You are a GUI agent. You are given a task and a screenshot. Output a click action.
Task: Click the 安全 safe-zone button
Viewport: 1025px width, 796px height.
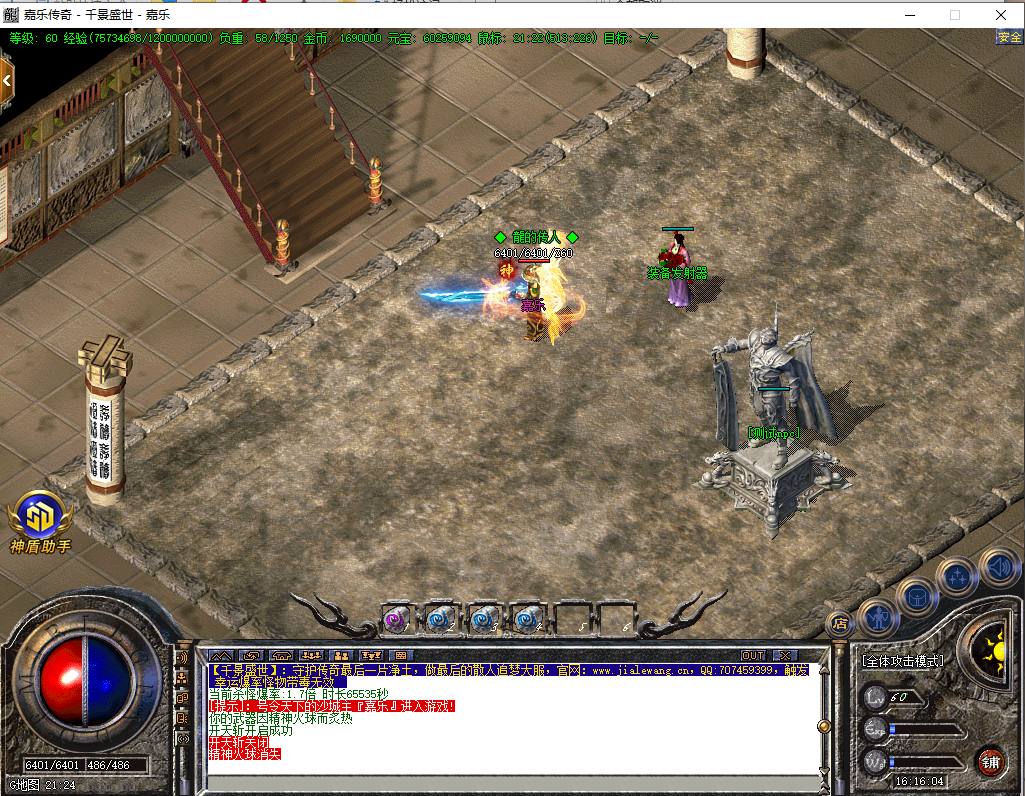click(x=1009, y=38)
